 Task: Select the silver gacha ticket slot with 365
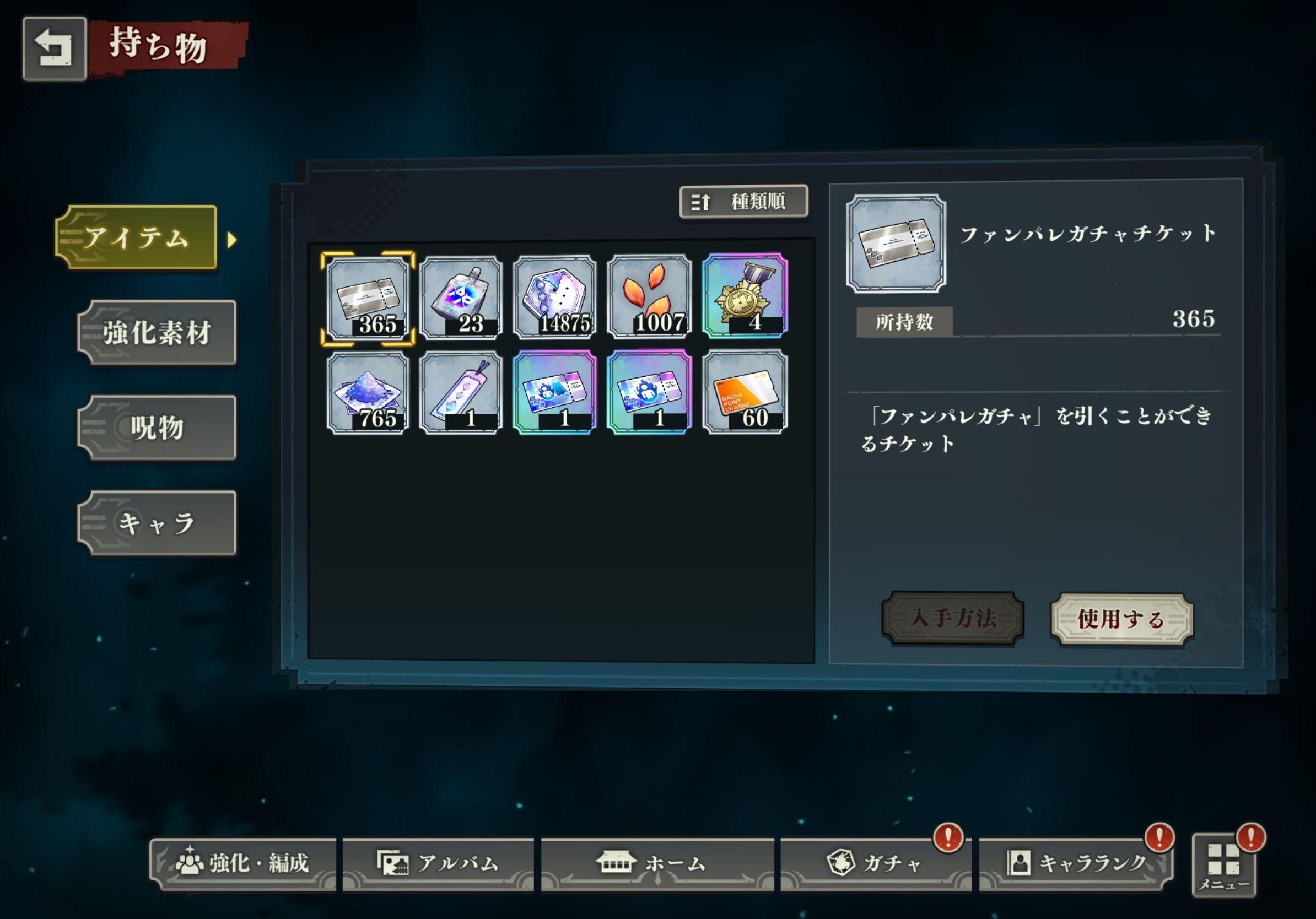[x=368, y=298]
